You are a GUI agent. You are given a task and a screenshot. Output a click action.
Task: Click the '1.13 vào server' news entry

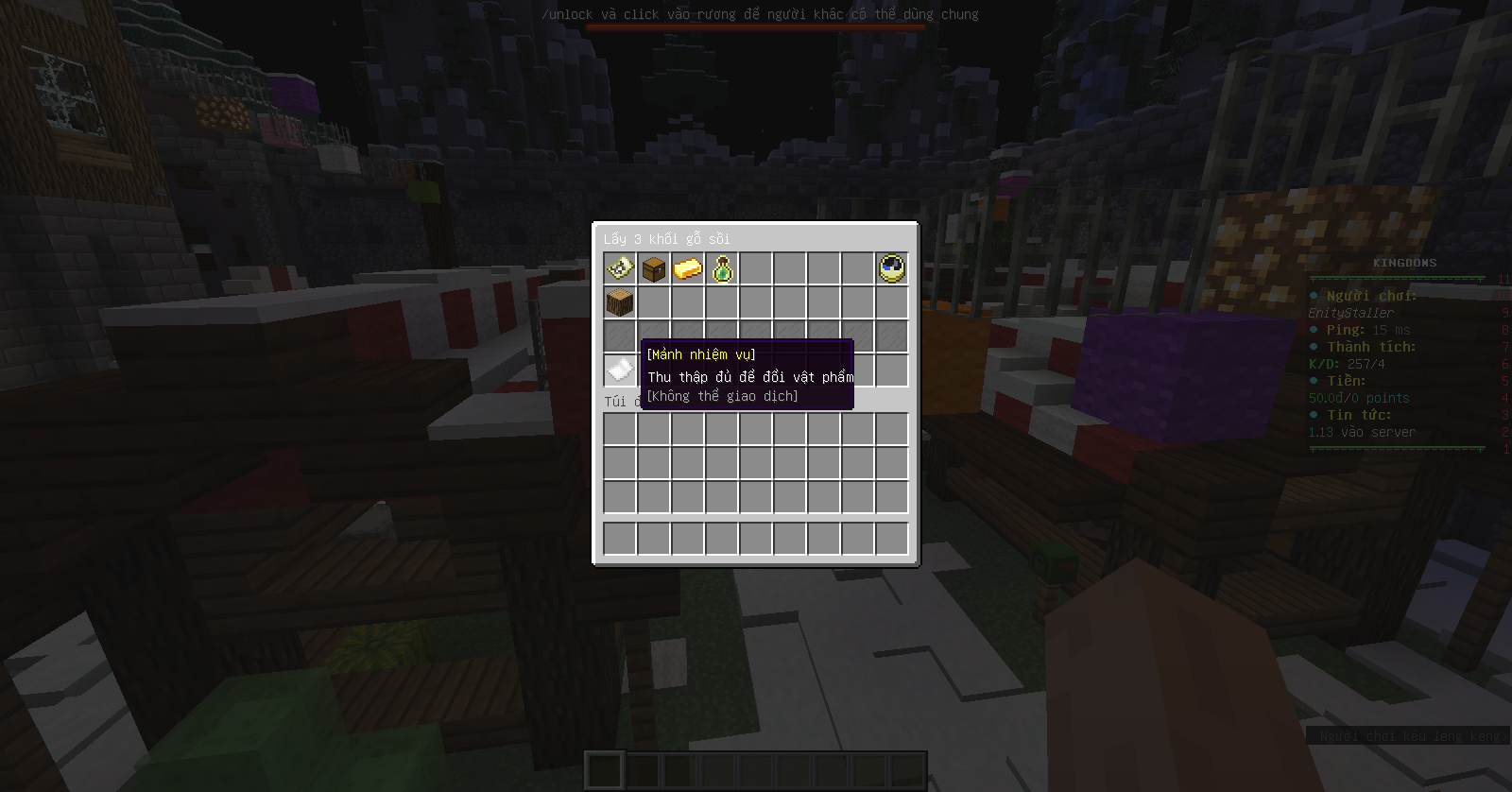(1361, 432)
